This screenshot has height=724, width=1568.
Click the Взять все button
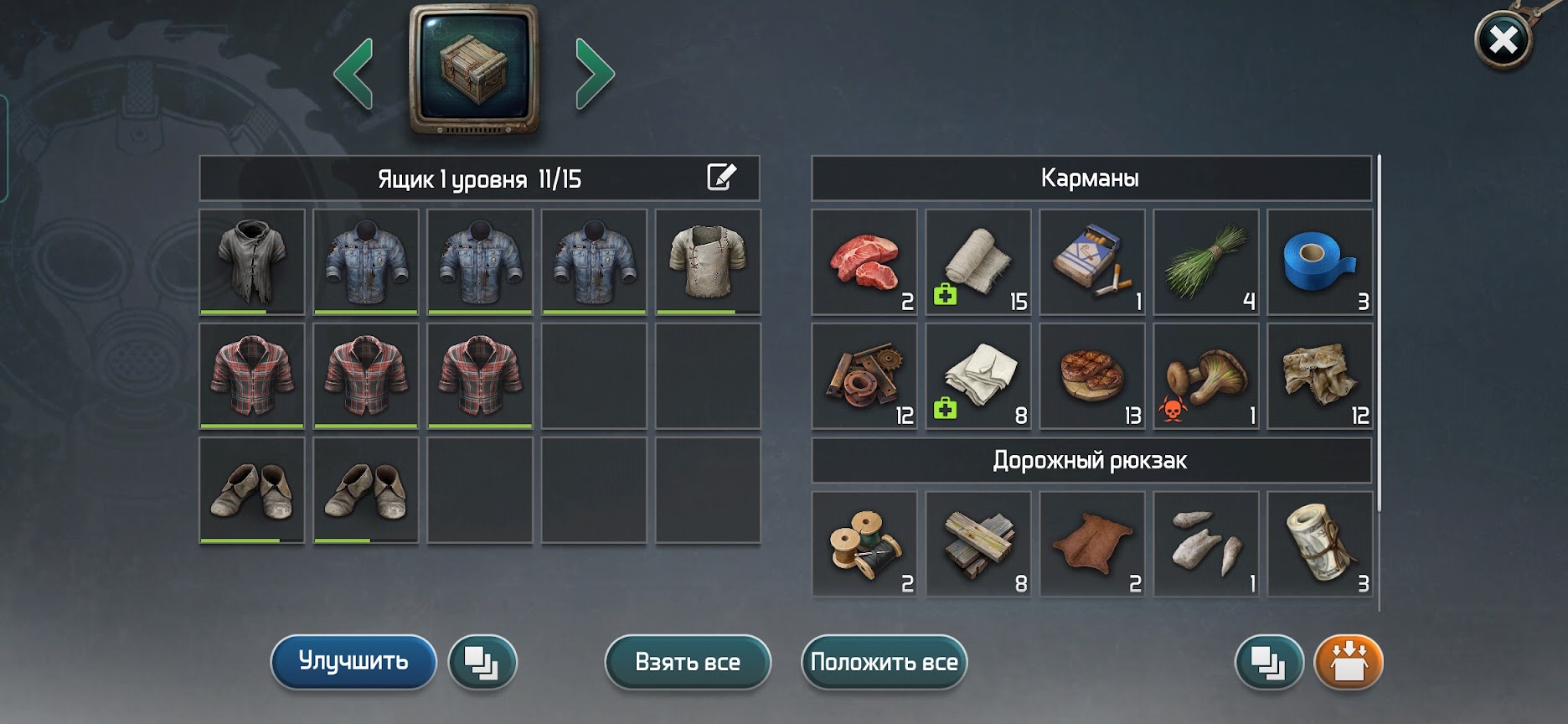[x=688, y=662]
